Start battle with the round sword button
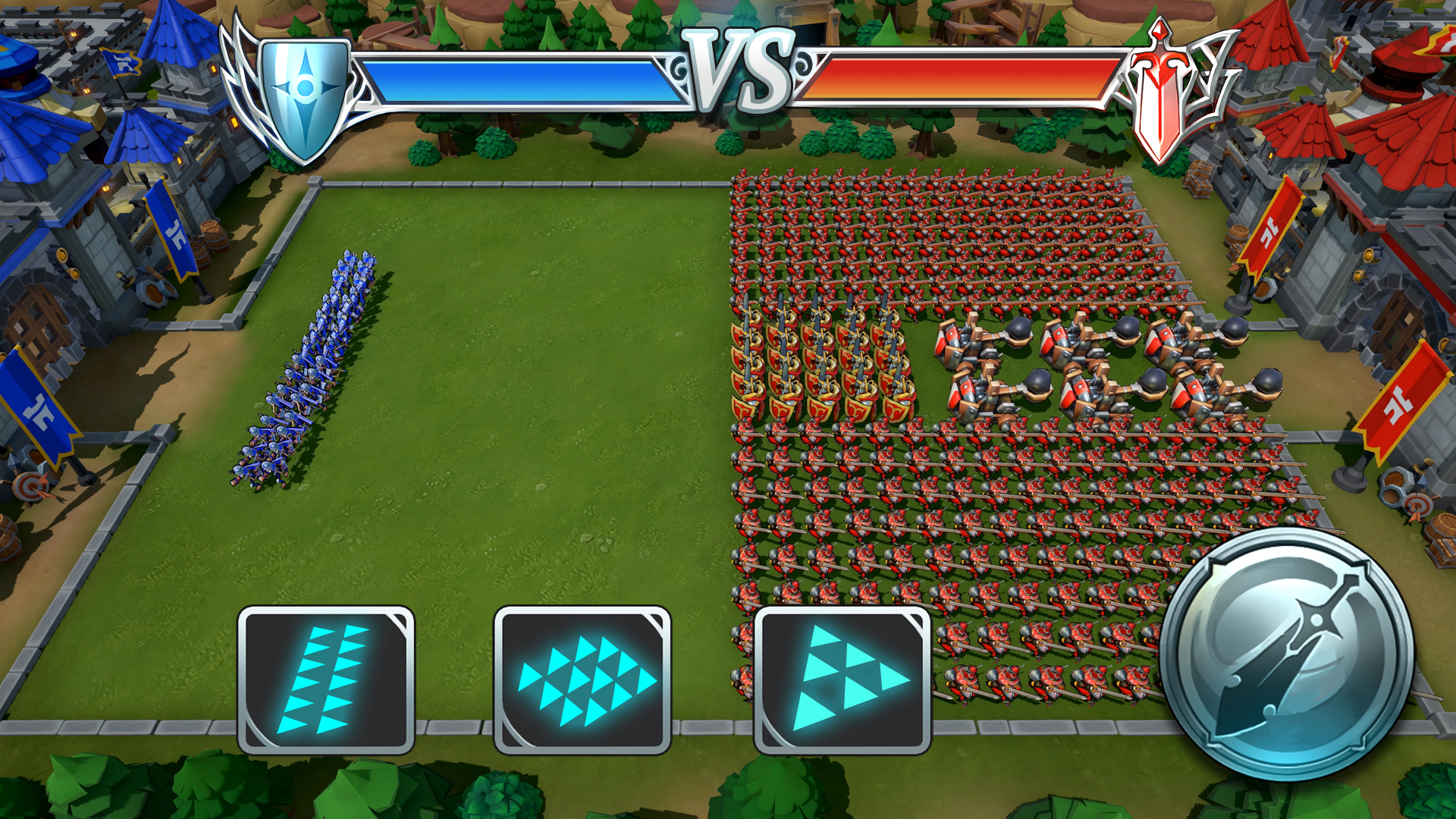 1286,654
